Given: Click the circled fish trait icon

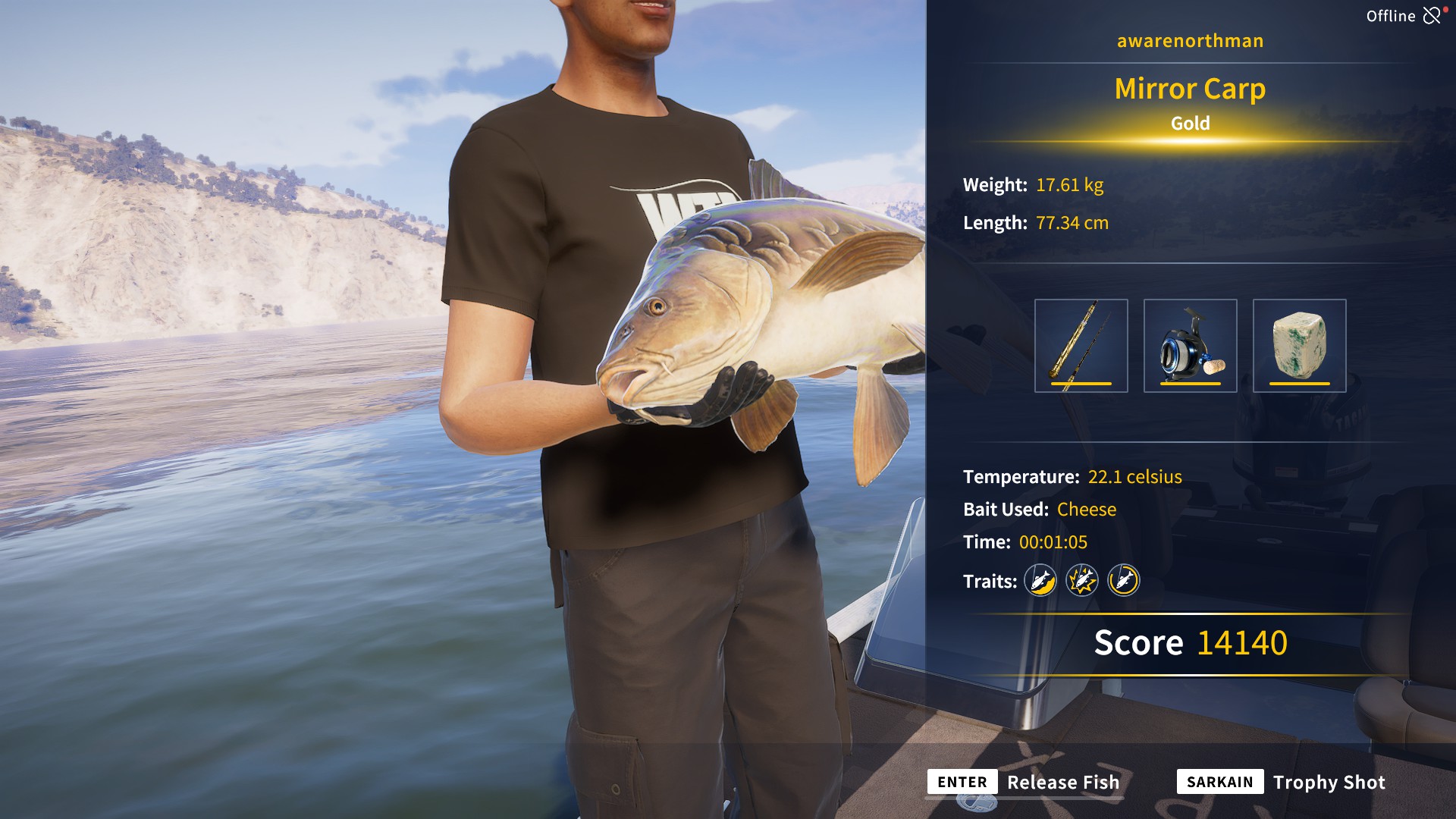Looking at the screenshot, I should coord(1125,581).
